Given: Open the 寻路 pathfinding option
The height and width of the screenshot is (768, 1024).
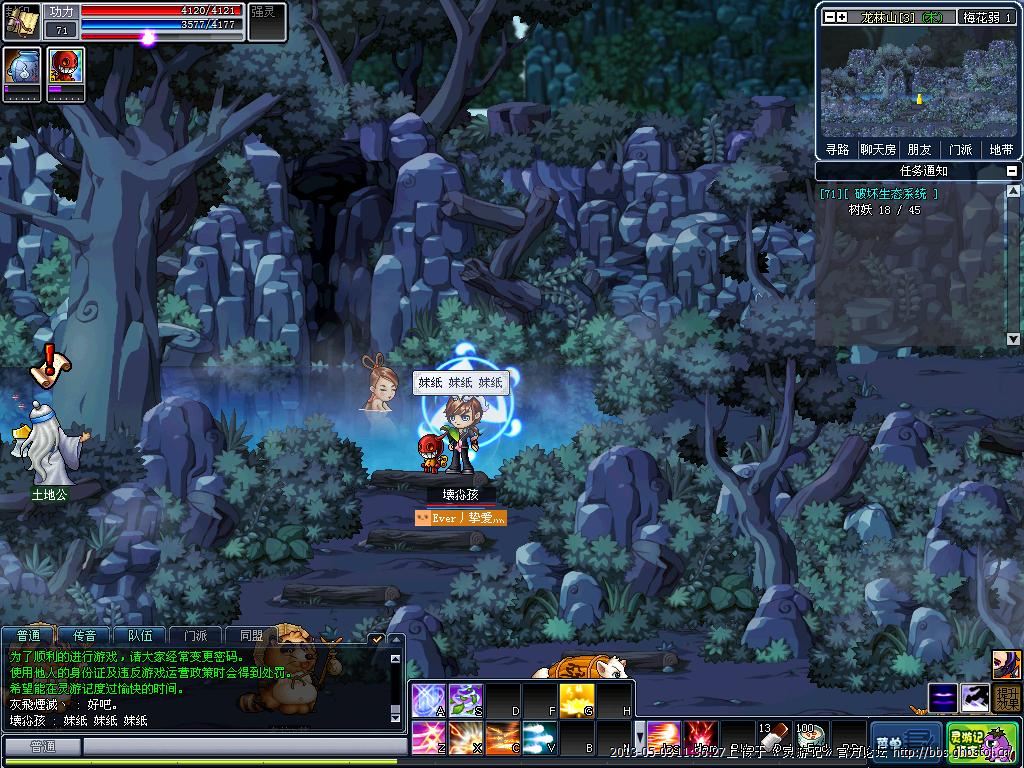Looking at the screenshot, I should tap(837, 149).
